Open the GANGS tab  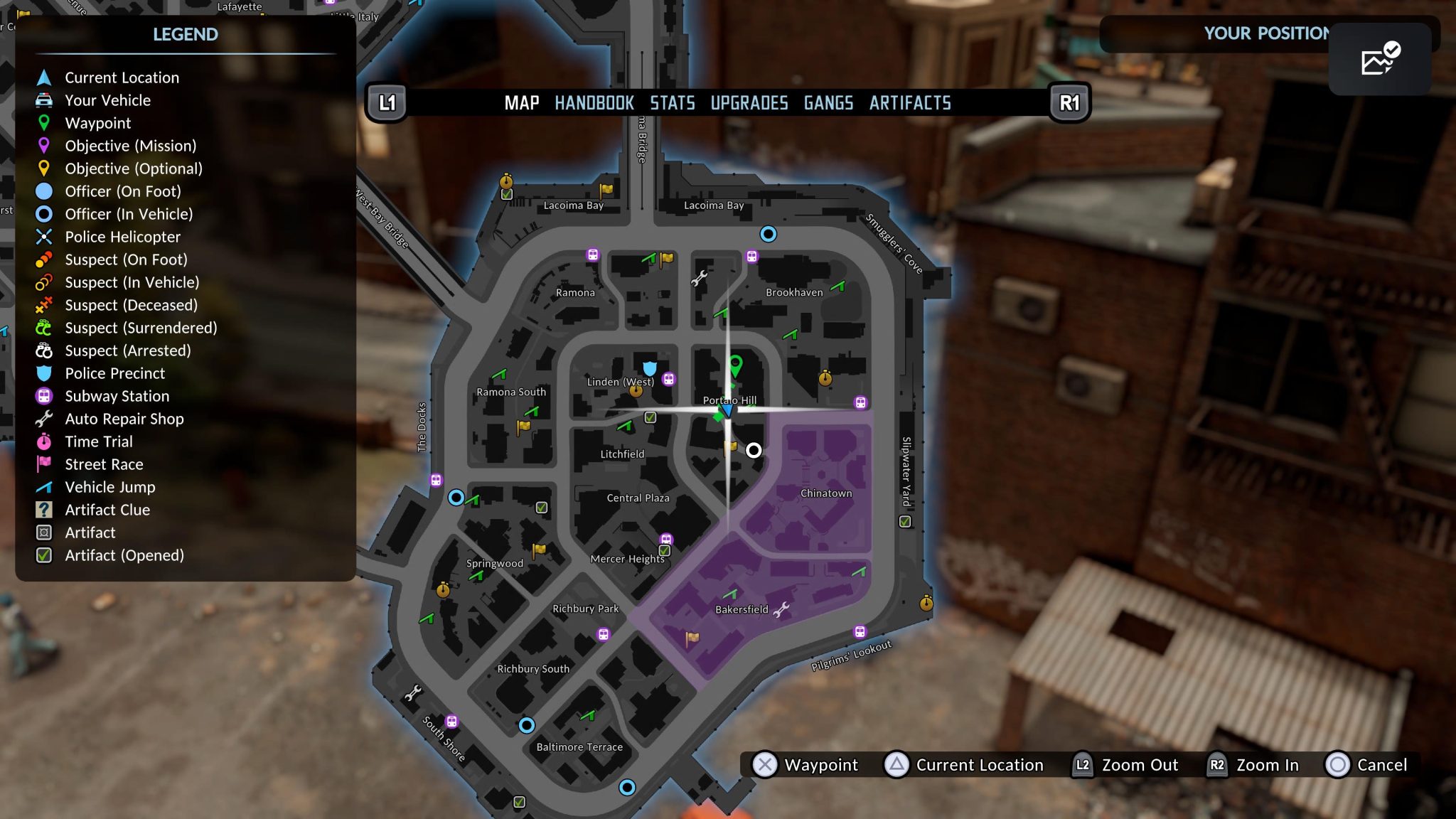[828, 102]
